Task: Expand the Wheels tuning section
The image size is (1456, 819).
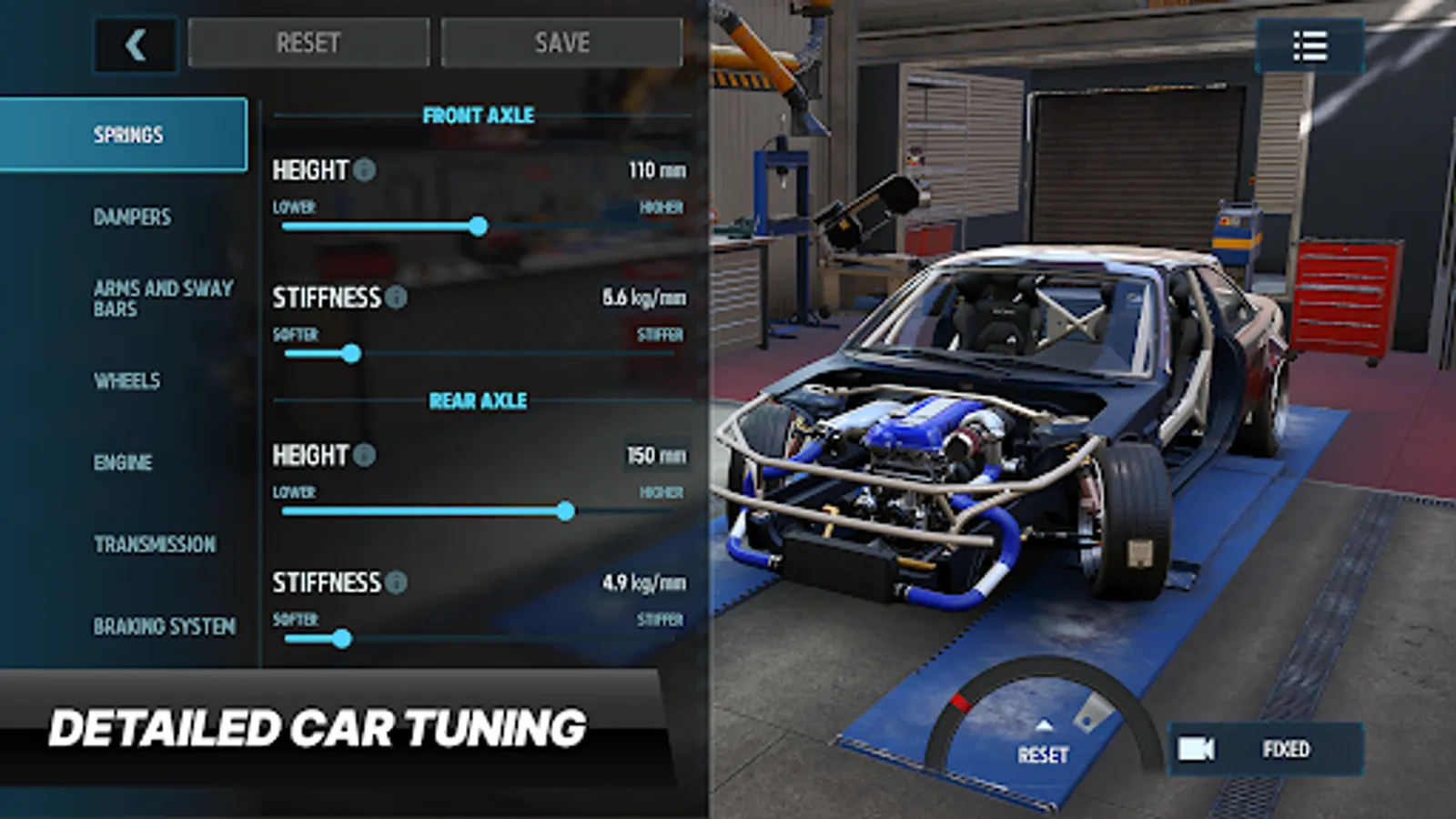Action: click(127, 380)
